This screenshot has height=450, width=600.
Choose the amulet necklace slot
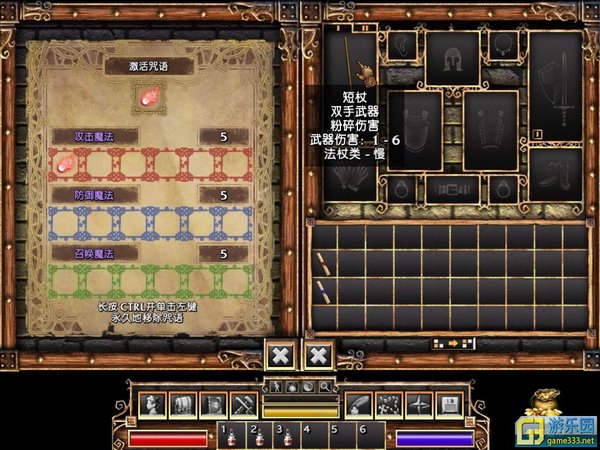[502, 45]
